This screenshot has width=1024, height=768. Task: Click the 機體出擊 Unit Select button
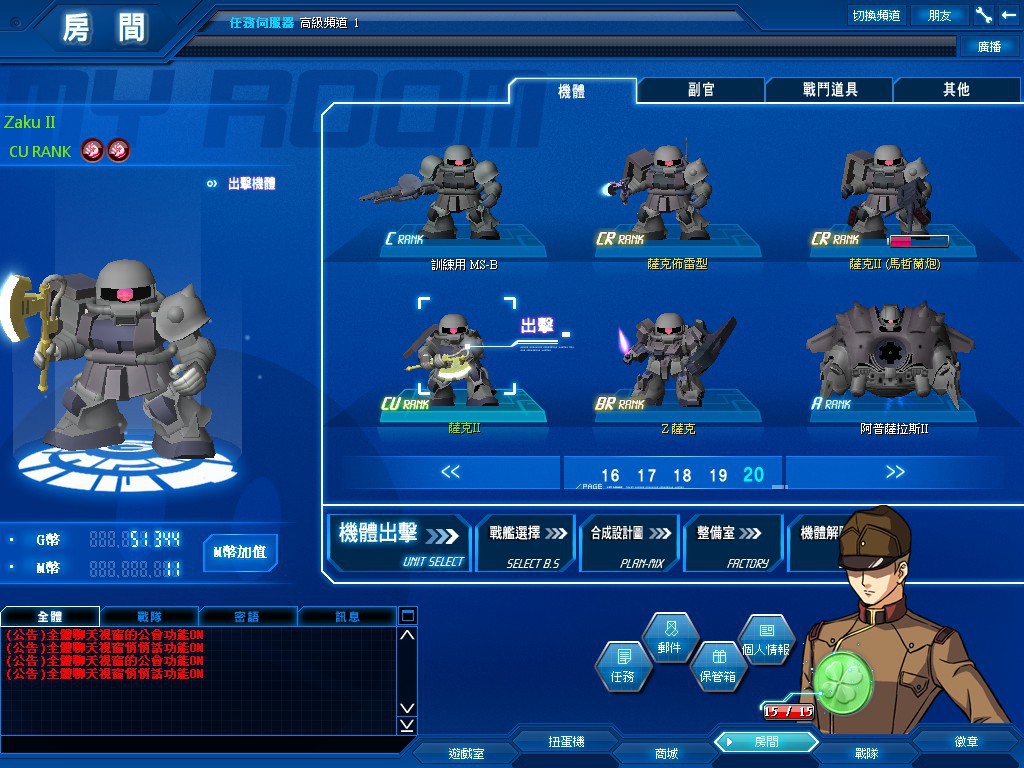pyautogui.click(x=401, y=544)
